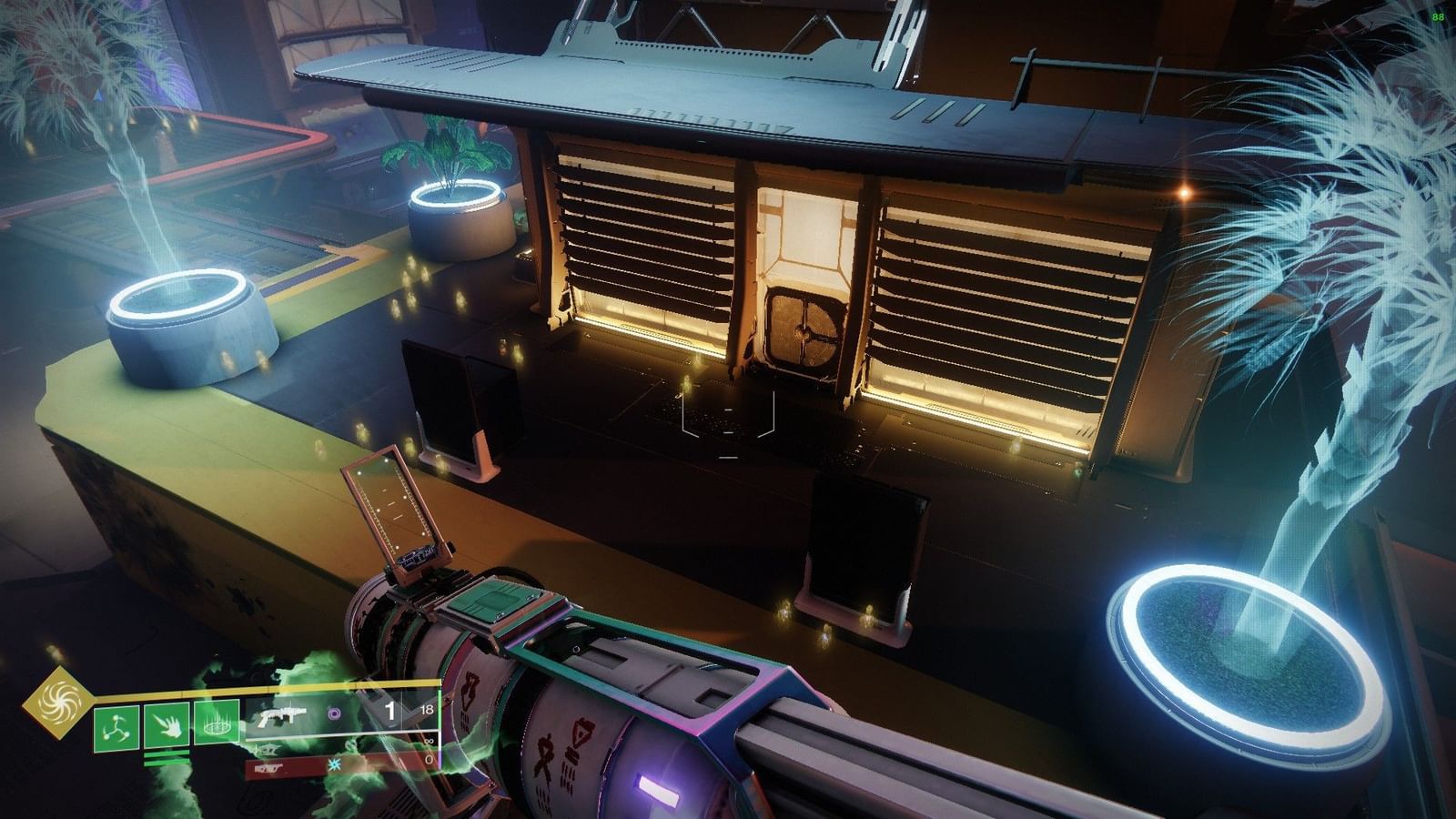Click the green grenade ability icon
This screenshot has height=819, width=1456.
118,726
